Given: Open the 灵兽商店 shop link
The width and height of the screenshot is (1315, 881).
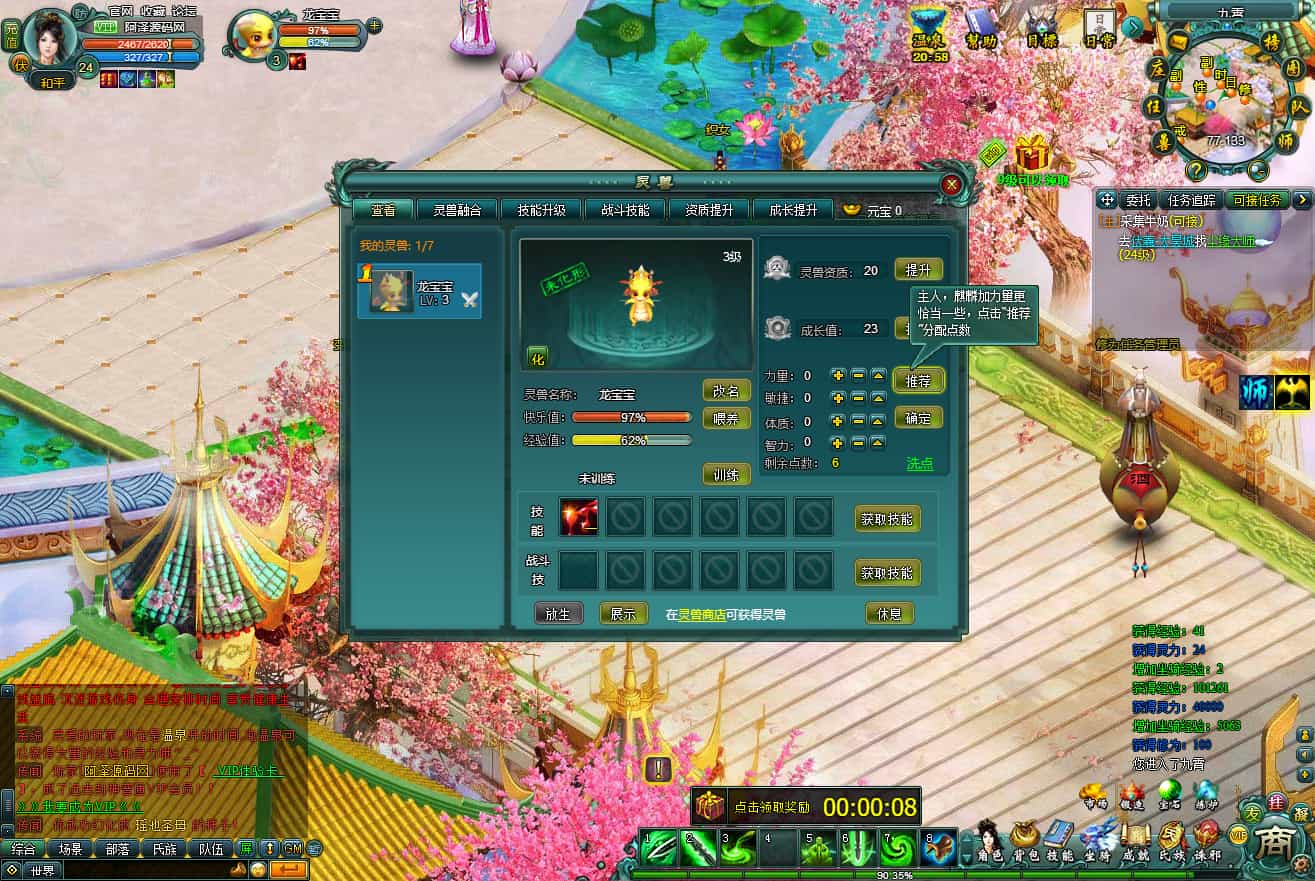Looking at the screenshot, I should pos(702,614).
